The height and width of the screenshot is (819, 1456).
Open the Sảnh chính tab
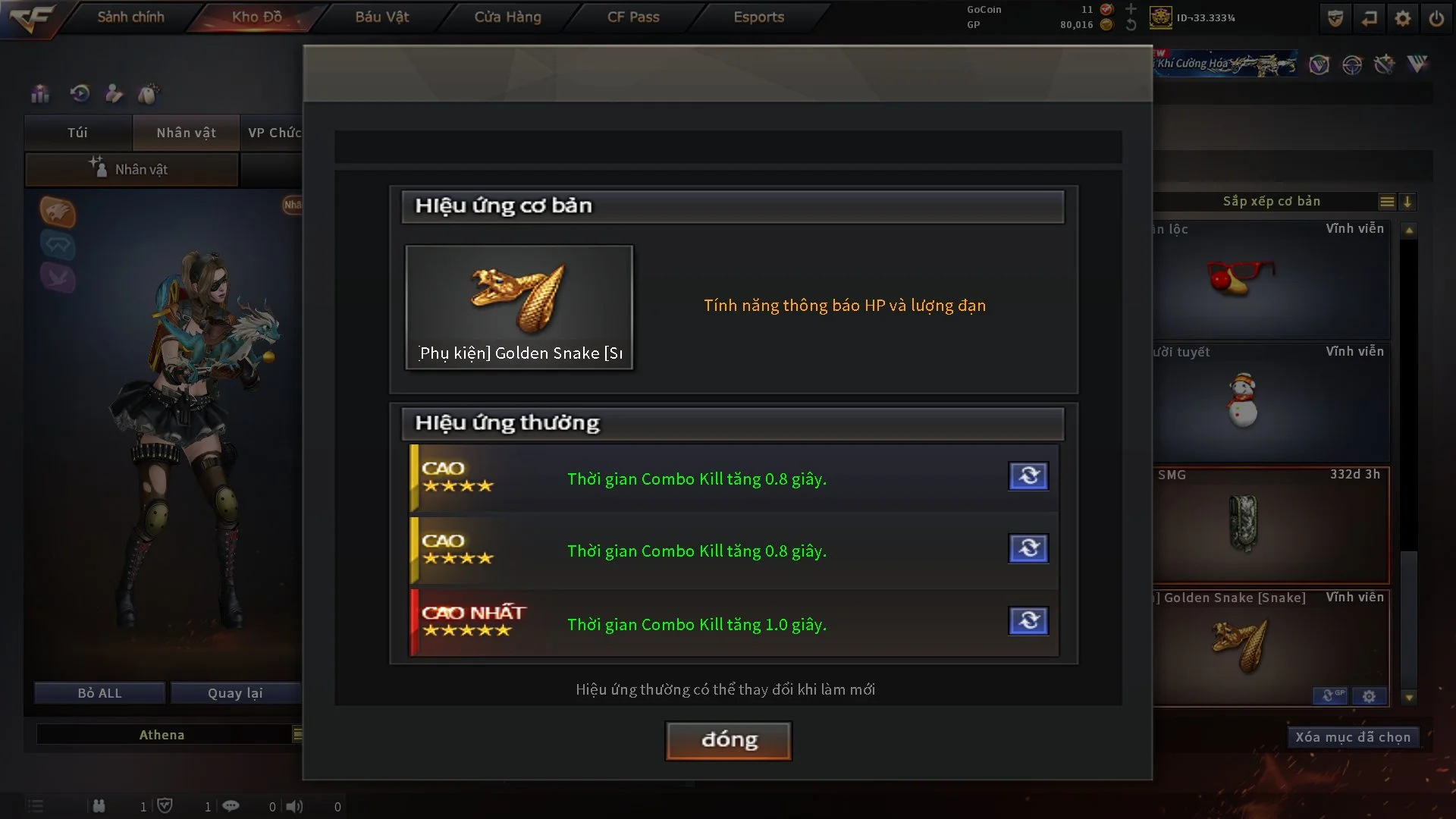click(x=130, y=17)
